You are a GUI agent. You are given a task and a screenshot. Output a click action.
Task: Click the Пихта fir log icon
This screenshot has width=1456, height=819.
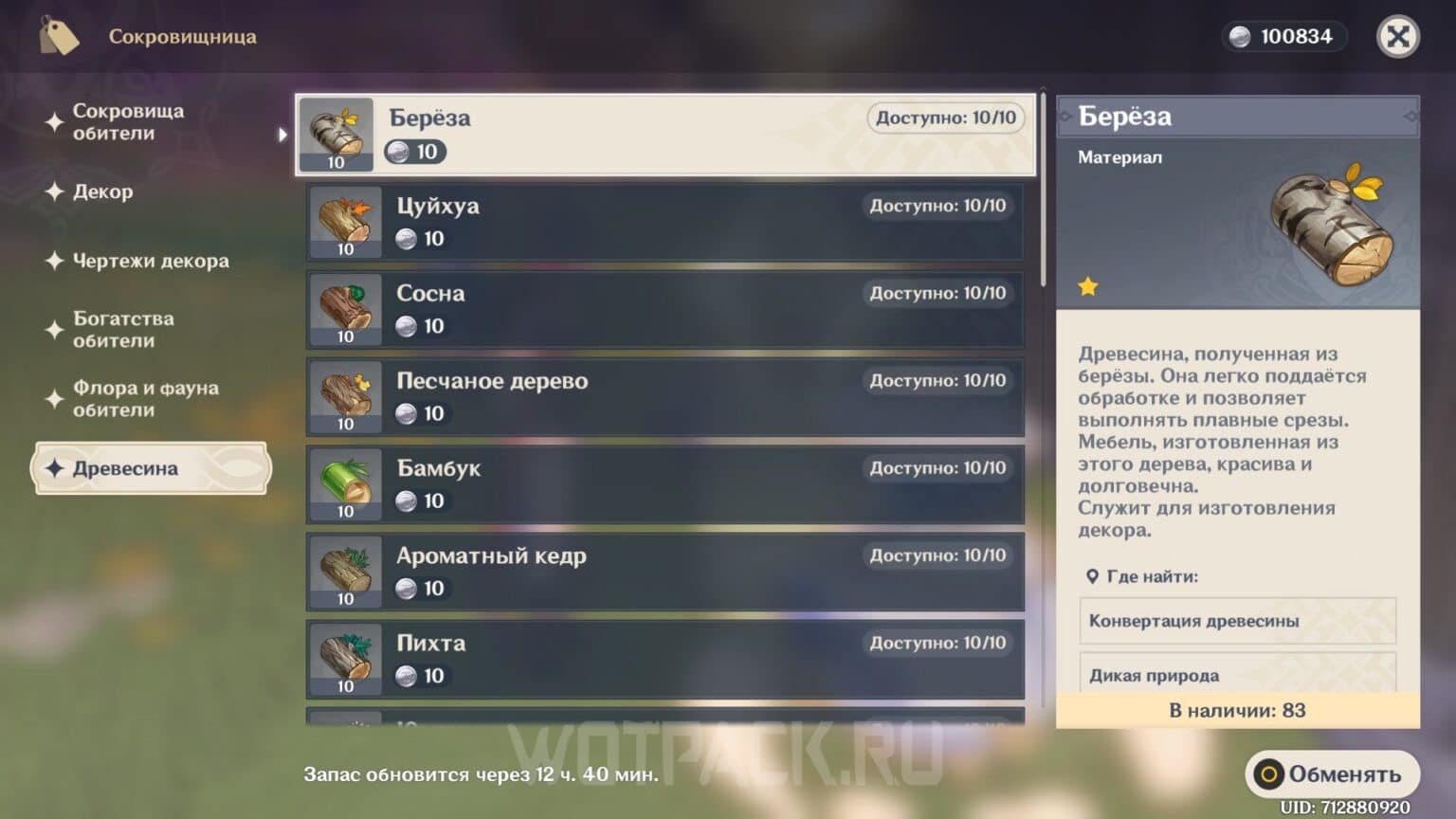344,659
